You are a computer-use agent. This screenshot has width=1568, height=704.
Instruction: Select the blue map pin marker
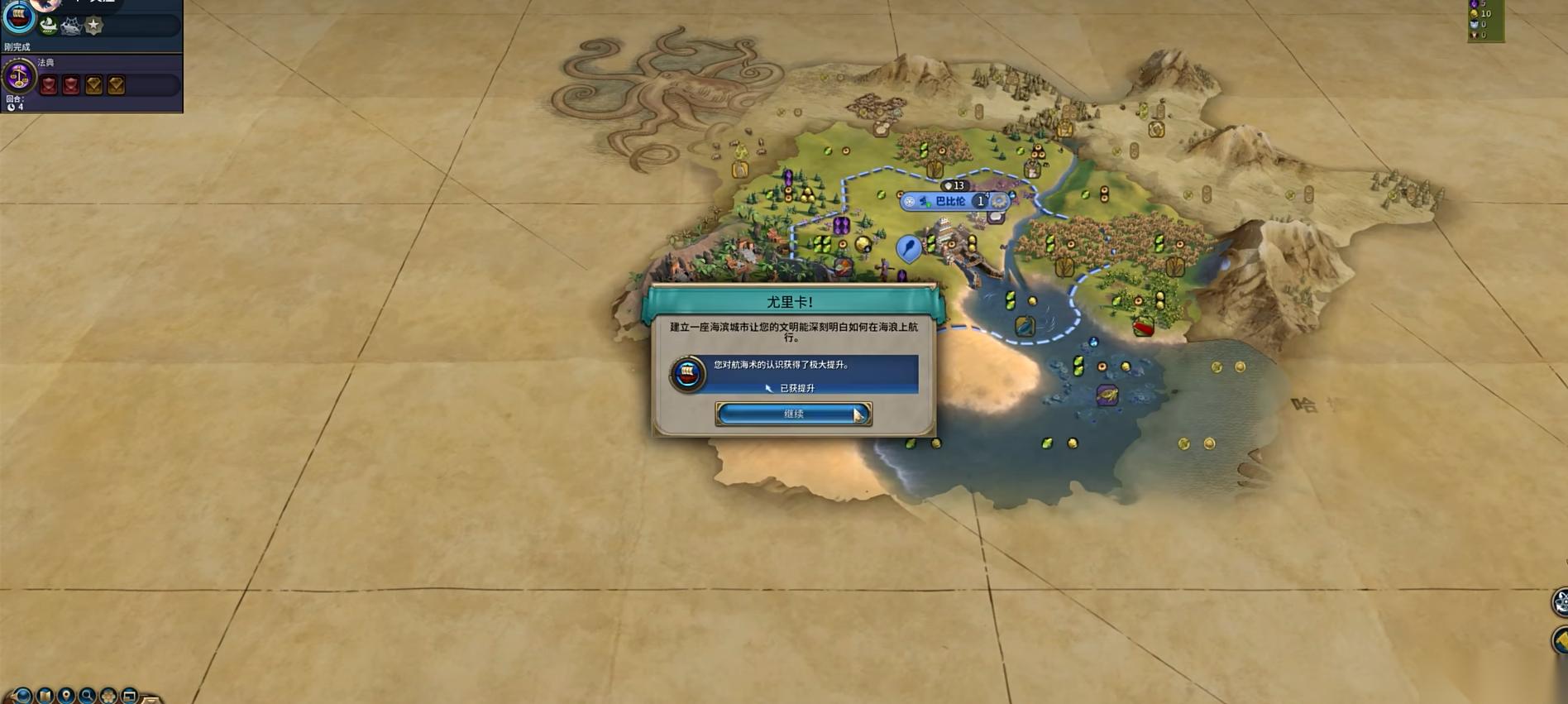908,247
